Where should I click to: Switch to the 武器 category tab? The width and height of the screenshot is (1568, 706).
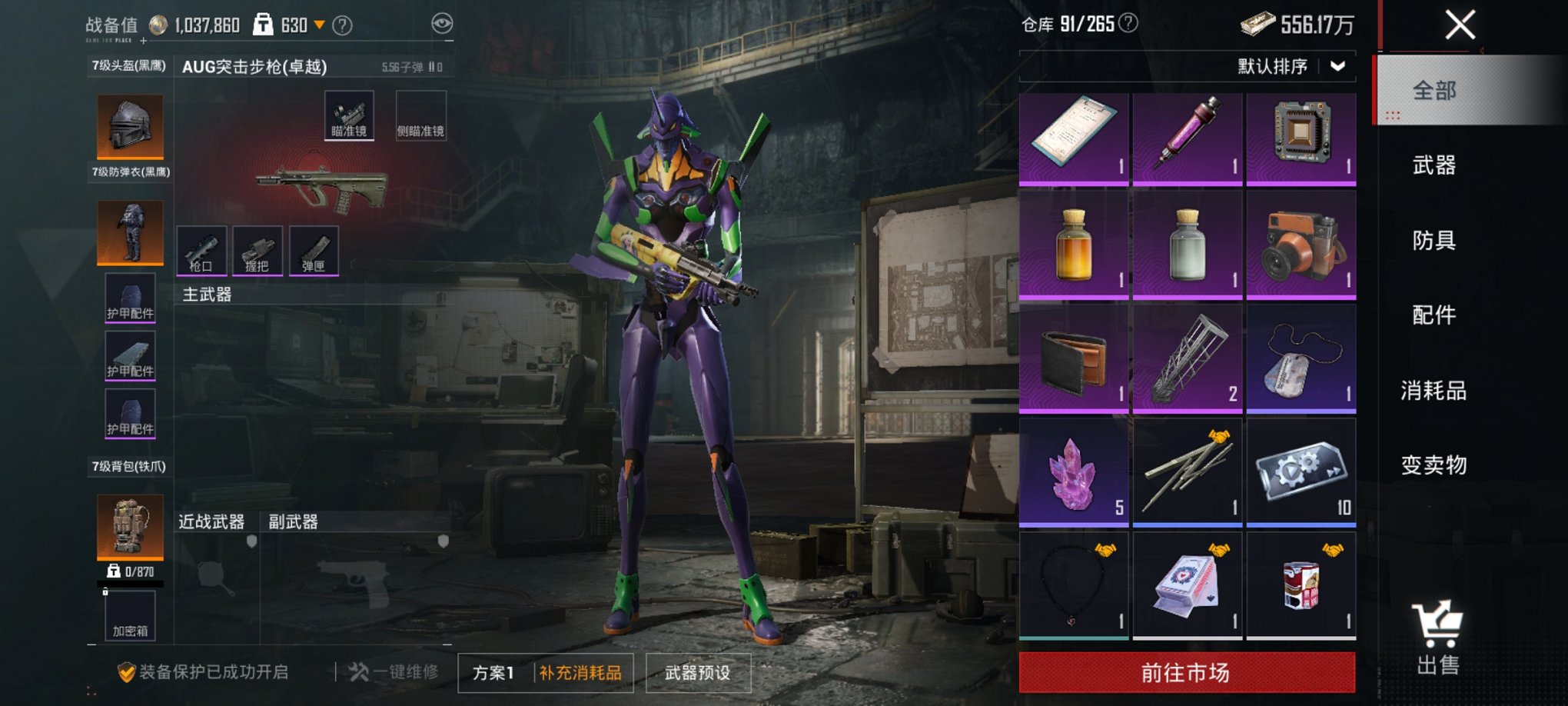tap(1433, 165)
